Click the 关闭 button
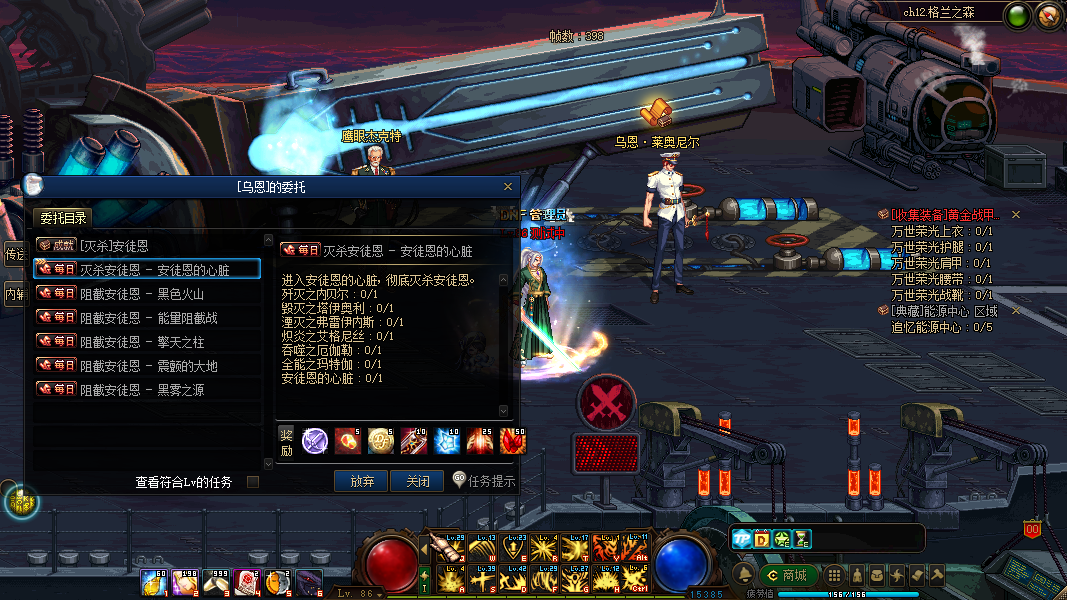The width and height of the screenshot is (1067, 600). [x=417, y=481]
